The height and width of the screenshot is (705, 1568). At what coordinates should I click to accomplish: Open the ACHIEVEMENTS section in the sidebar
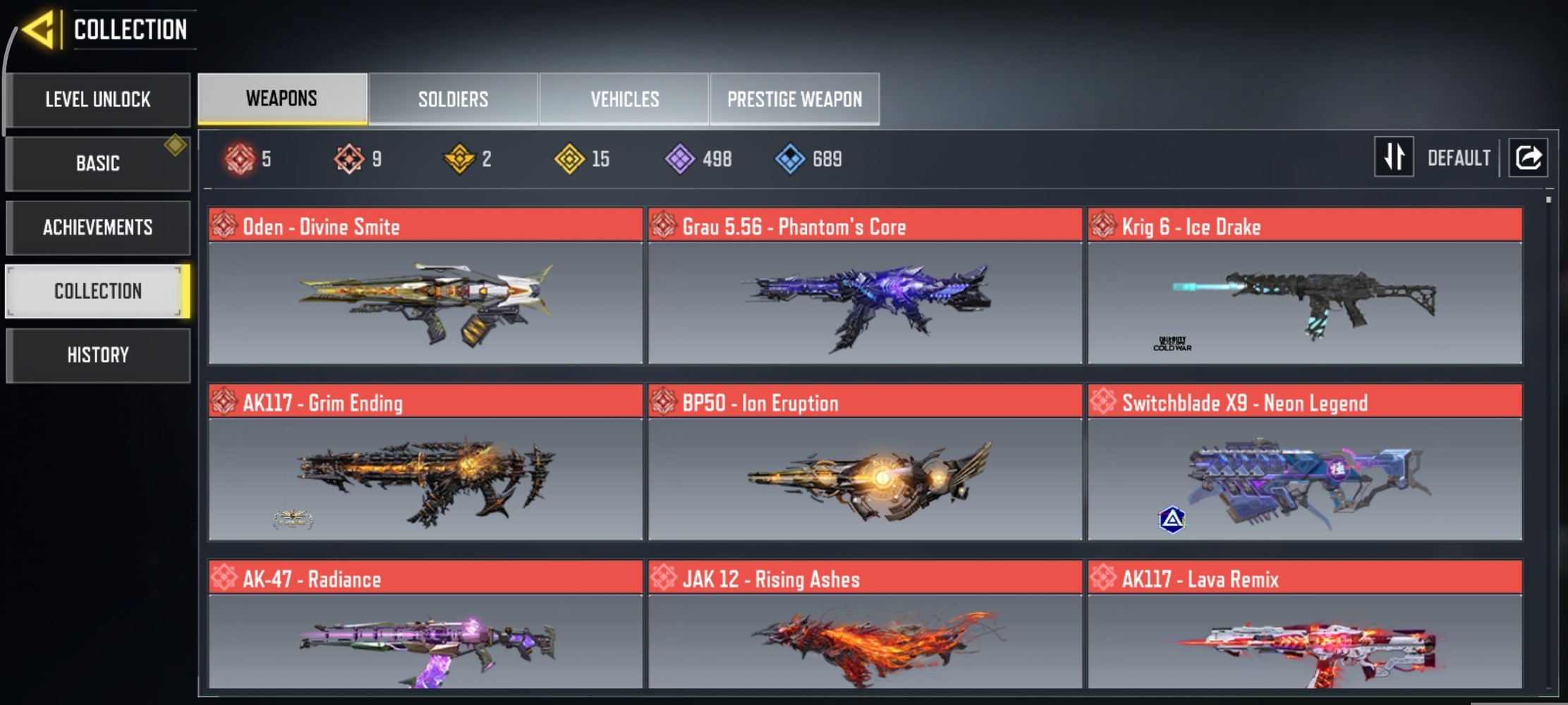[98, 227]
